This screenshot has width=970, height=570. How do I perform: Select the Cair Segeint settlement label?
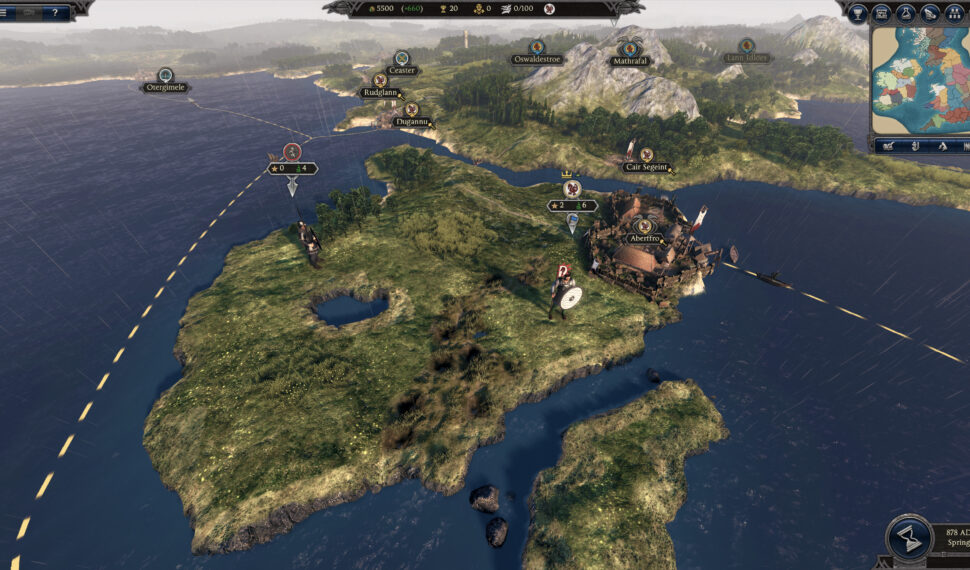point(647,167)
